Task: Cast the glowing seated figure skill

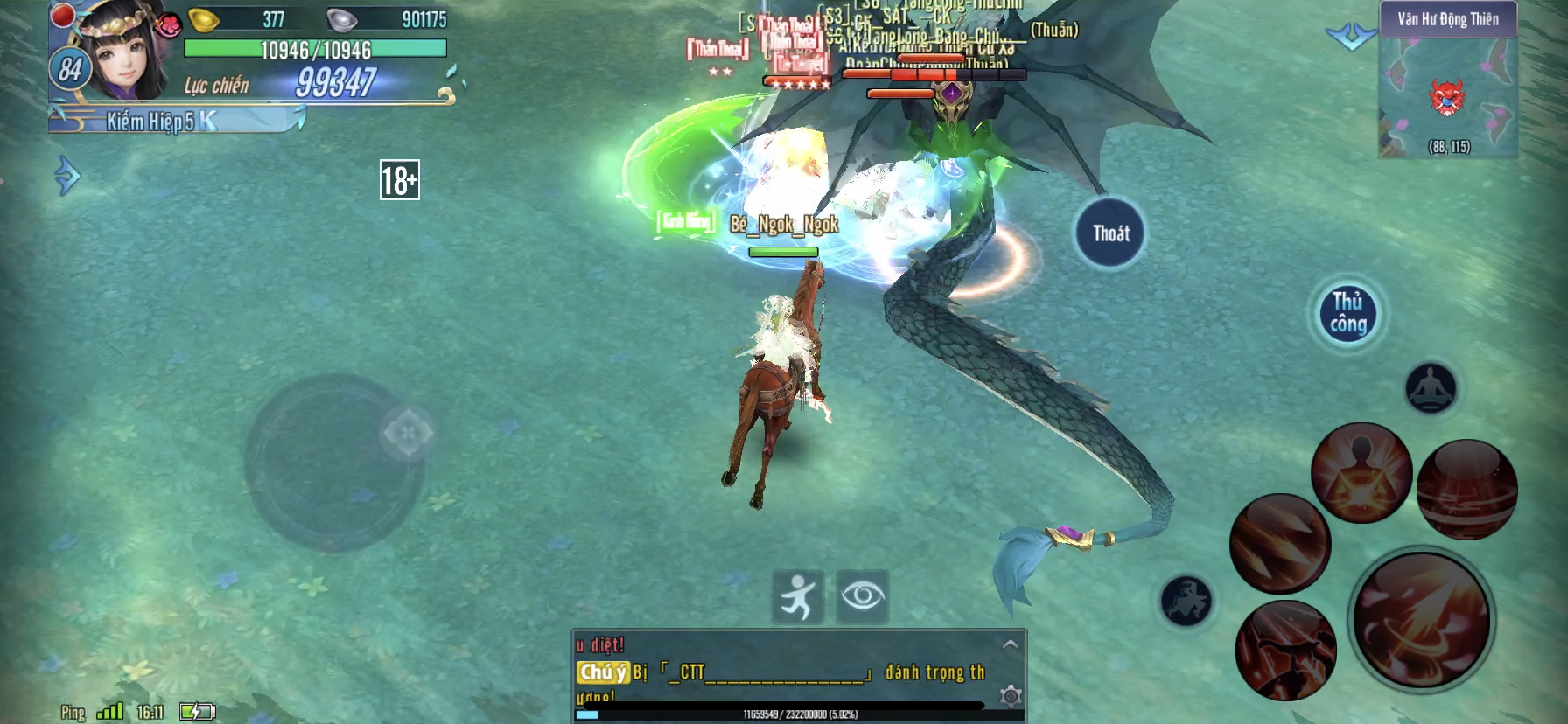Action: point(1361,473)
